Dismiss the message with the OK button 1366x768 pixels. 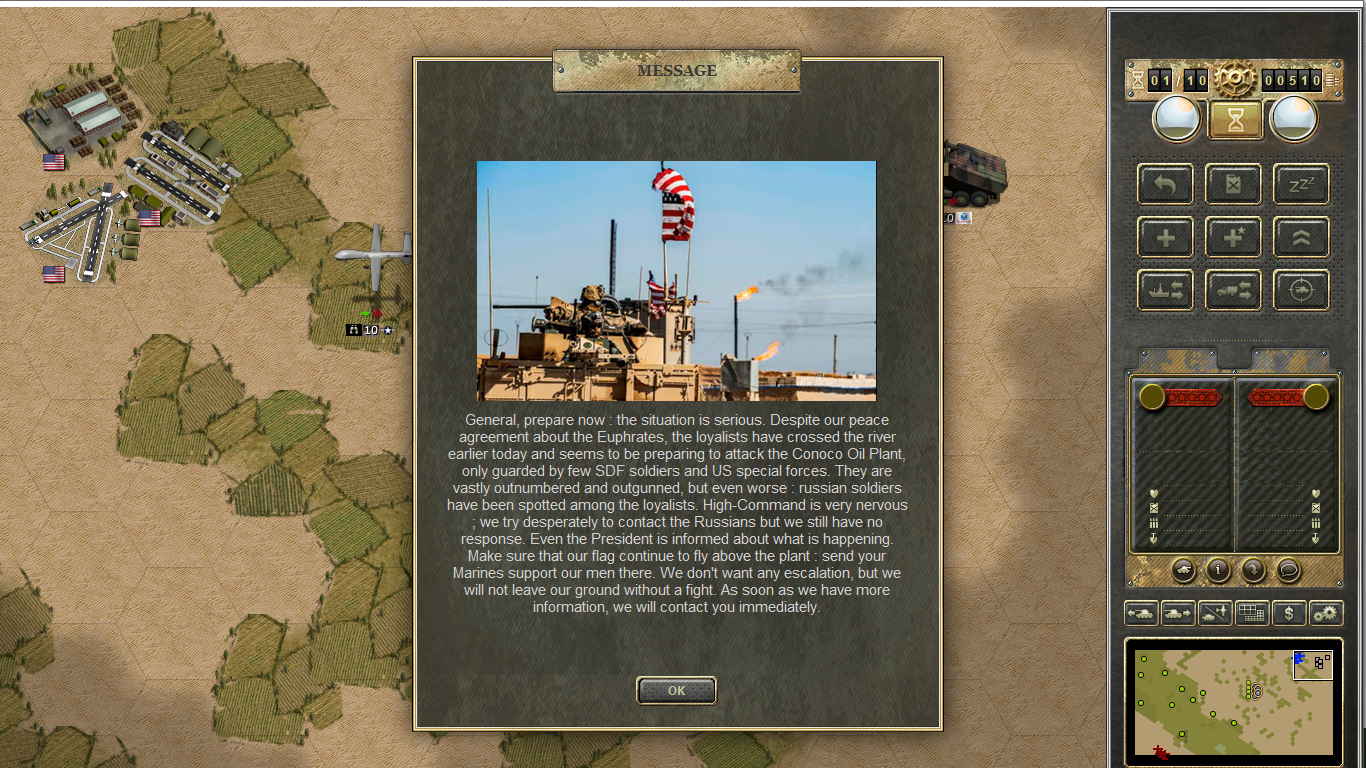676,690
